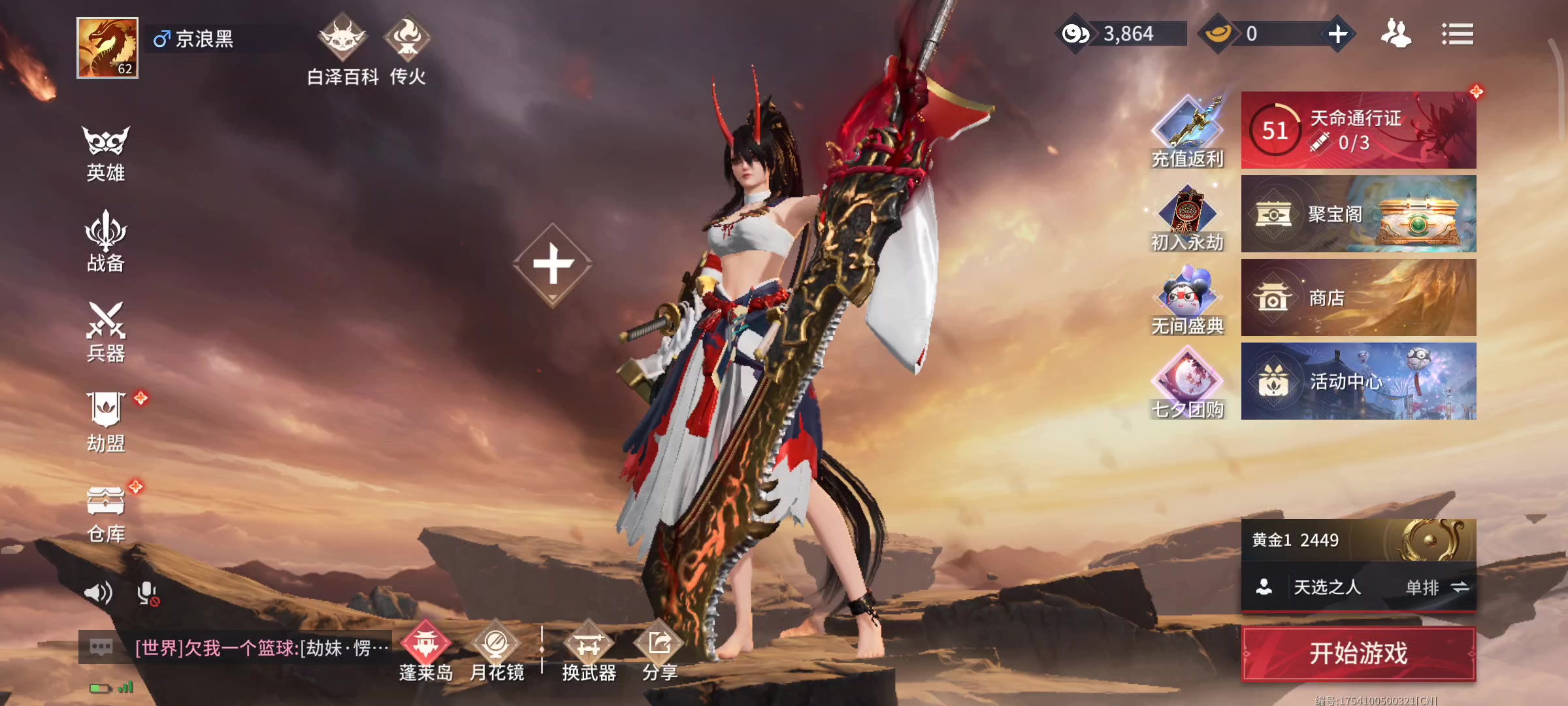Open the 活动中心 event center
The image size is (1568, 706).
(1358, 381)
